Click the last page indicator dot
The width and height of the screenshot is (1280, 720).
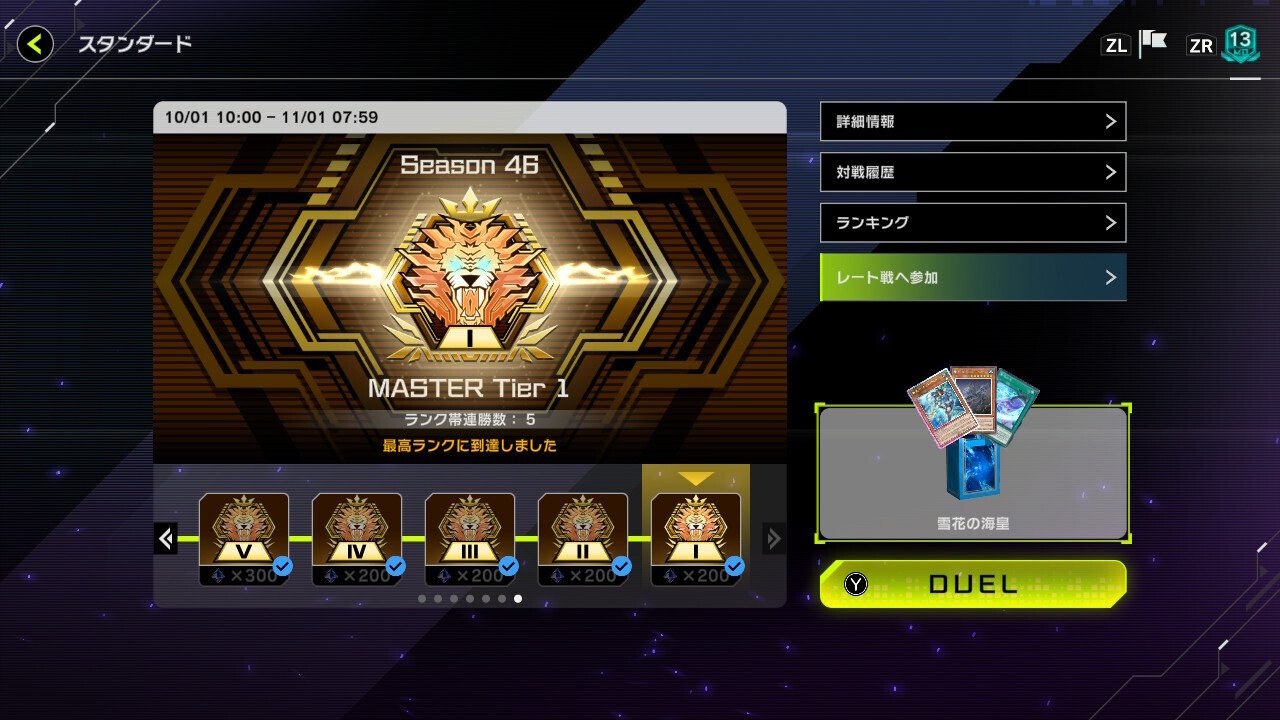[518, 599]
